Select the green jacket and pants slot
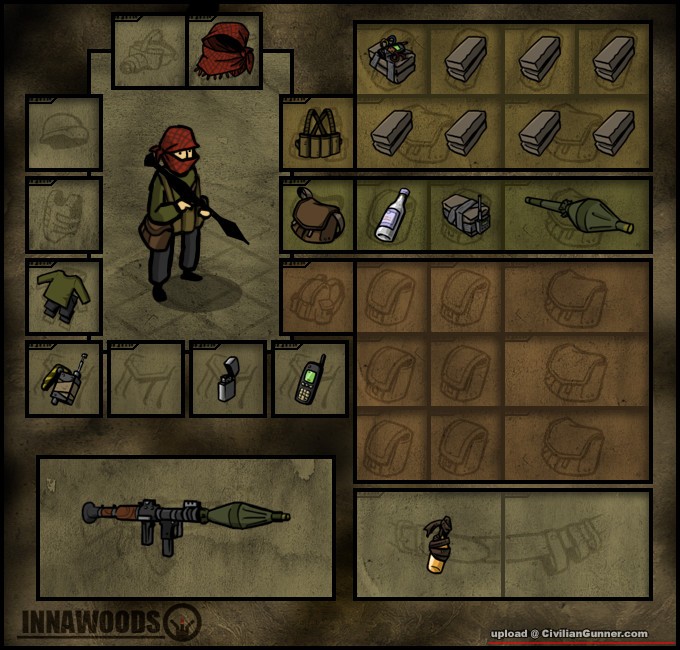 point(64,297)
